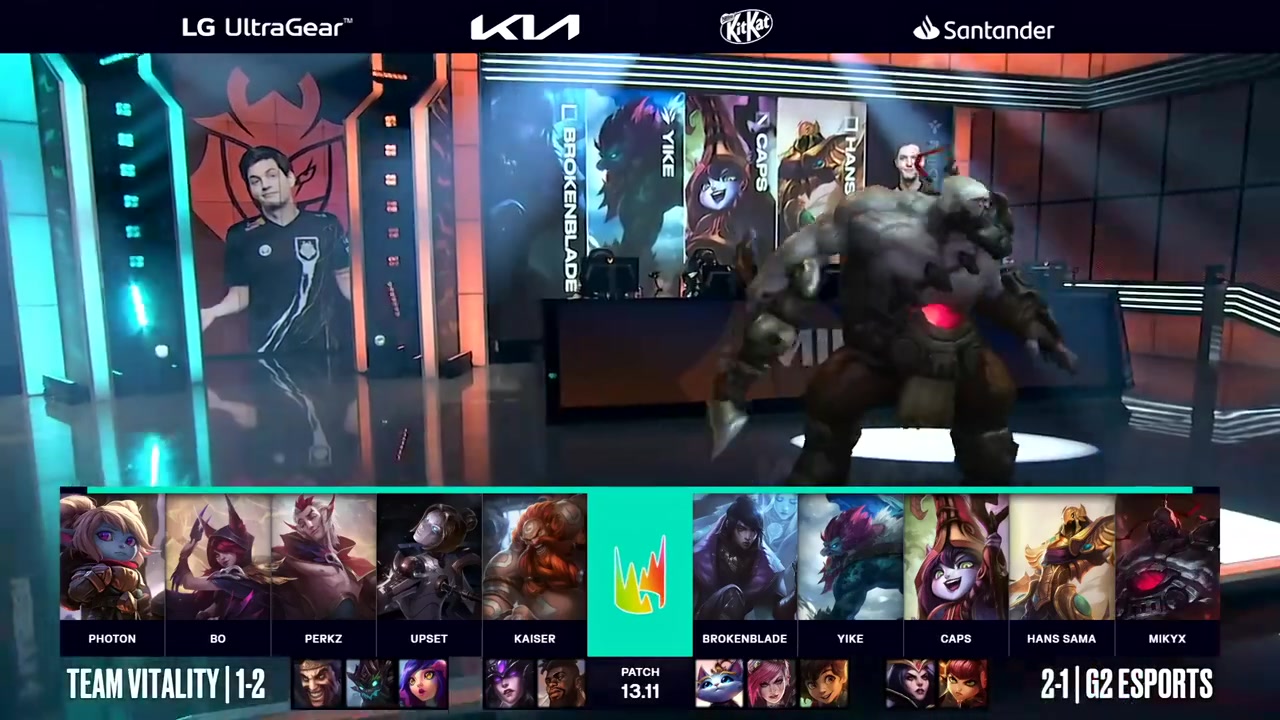
Task: Select the banned Maokai icon
Action: [x=370, y=684]
